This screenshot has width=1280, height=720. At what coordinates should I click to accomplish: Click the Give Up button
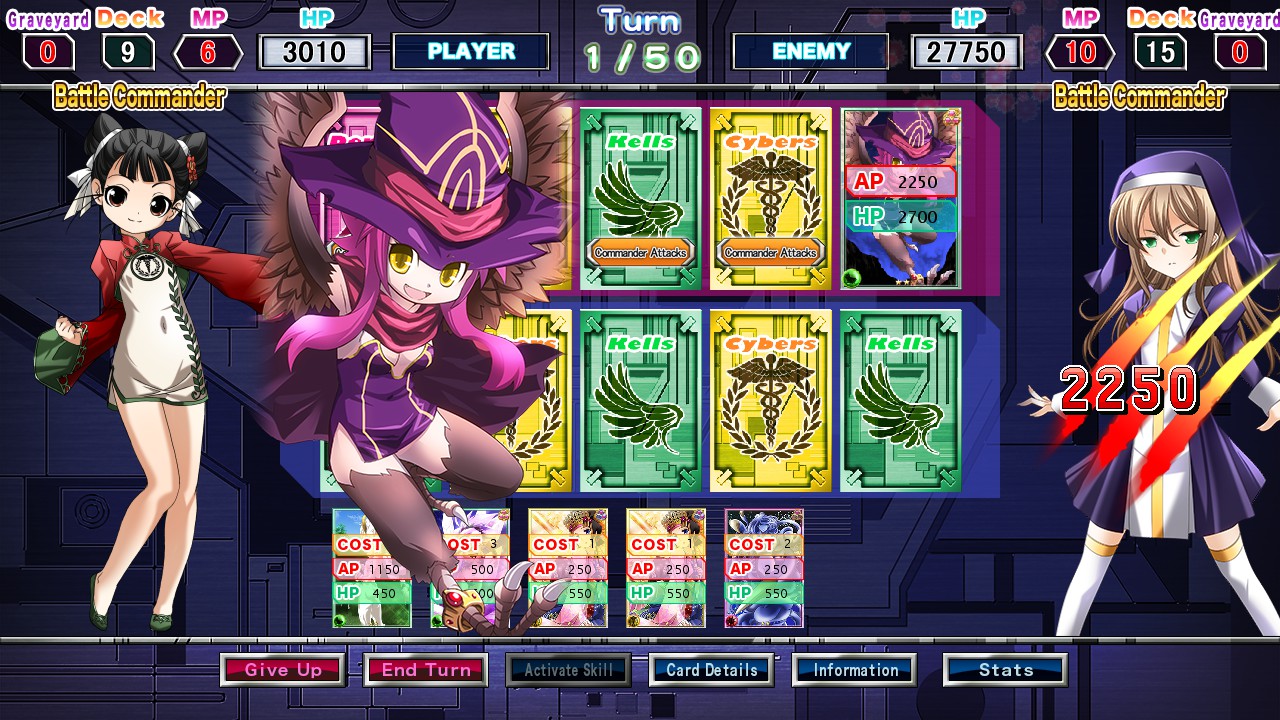click(x=283, y=670)
